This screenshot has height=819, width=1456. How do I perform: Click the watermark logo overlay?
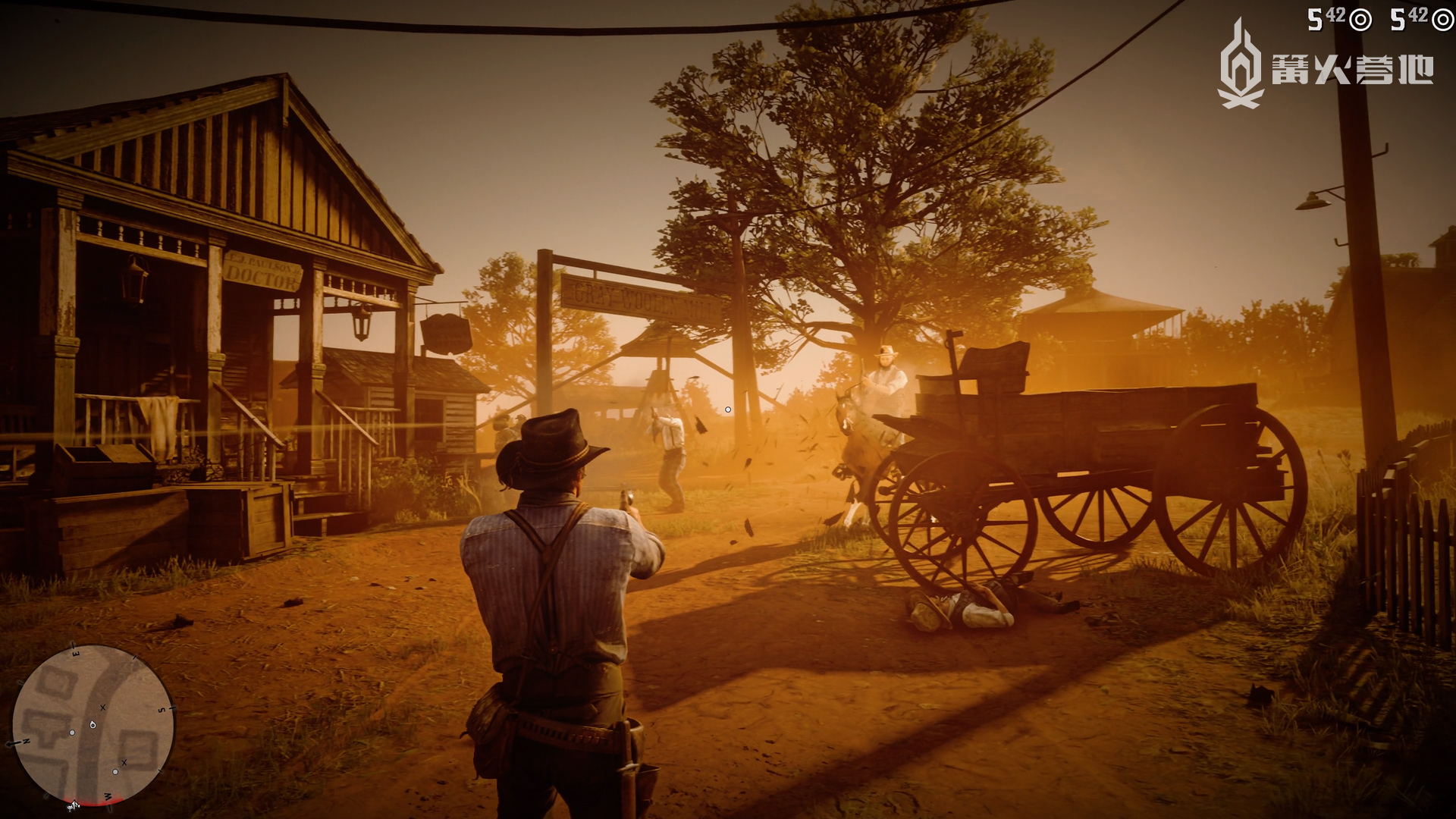(x=1324, y=68)
